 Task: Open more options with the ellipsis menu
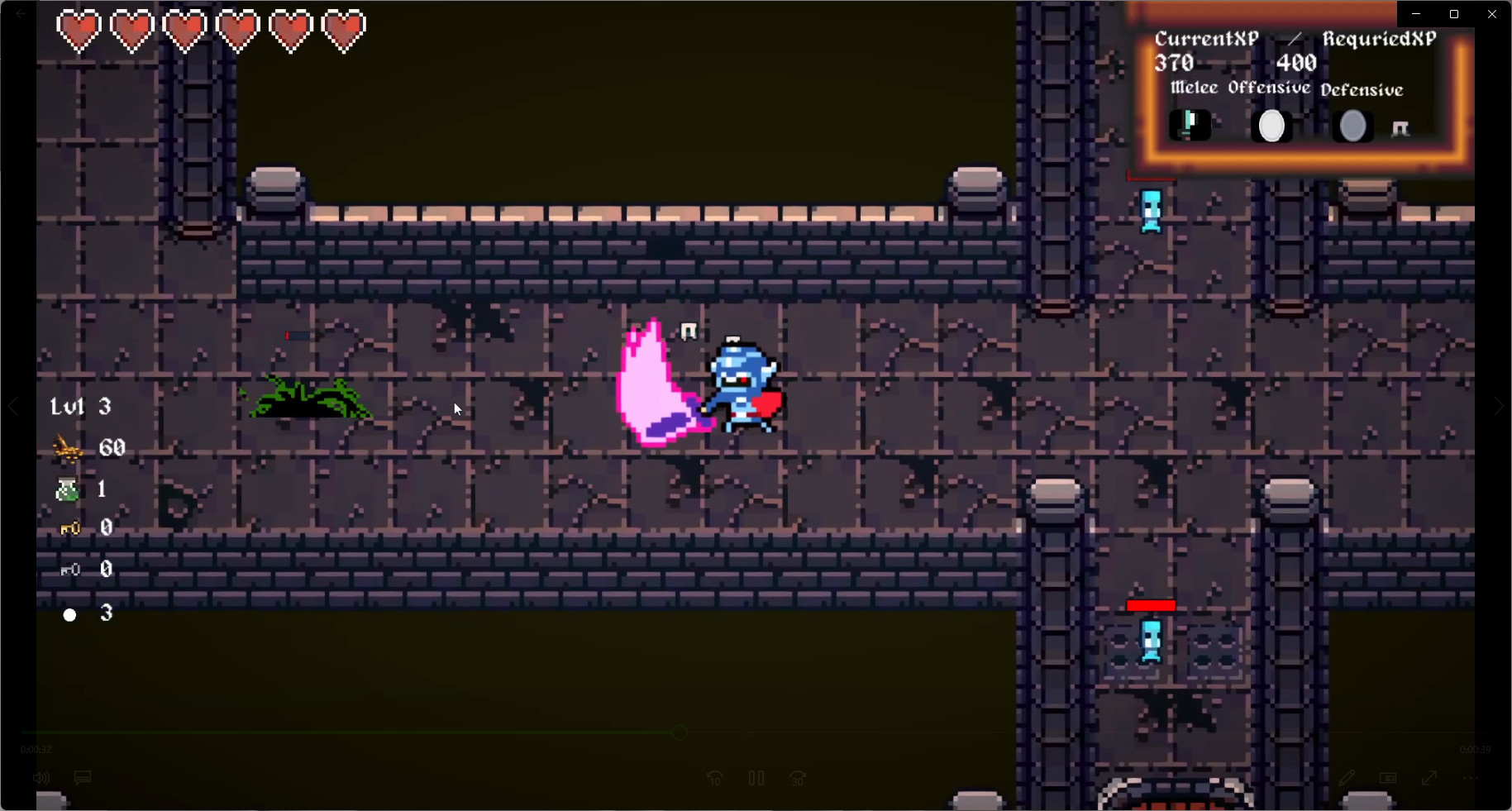pos(1471,778)
